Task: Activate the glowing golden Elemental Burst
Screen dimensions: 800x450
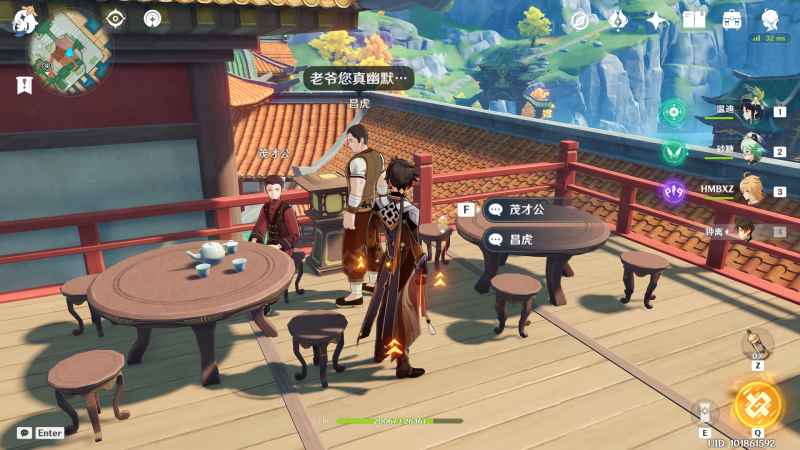Action: tap(757, 404)
